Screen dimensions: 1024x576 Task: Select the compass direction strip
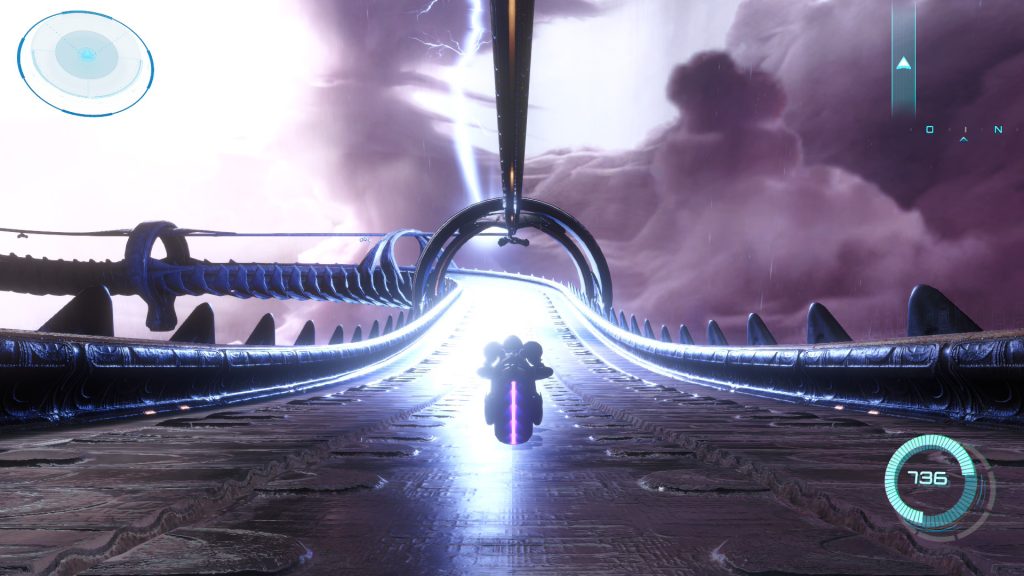pos(963,131)
